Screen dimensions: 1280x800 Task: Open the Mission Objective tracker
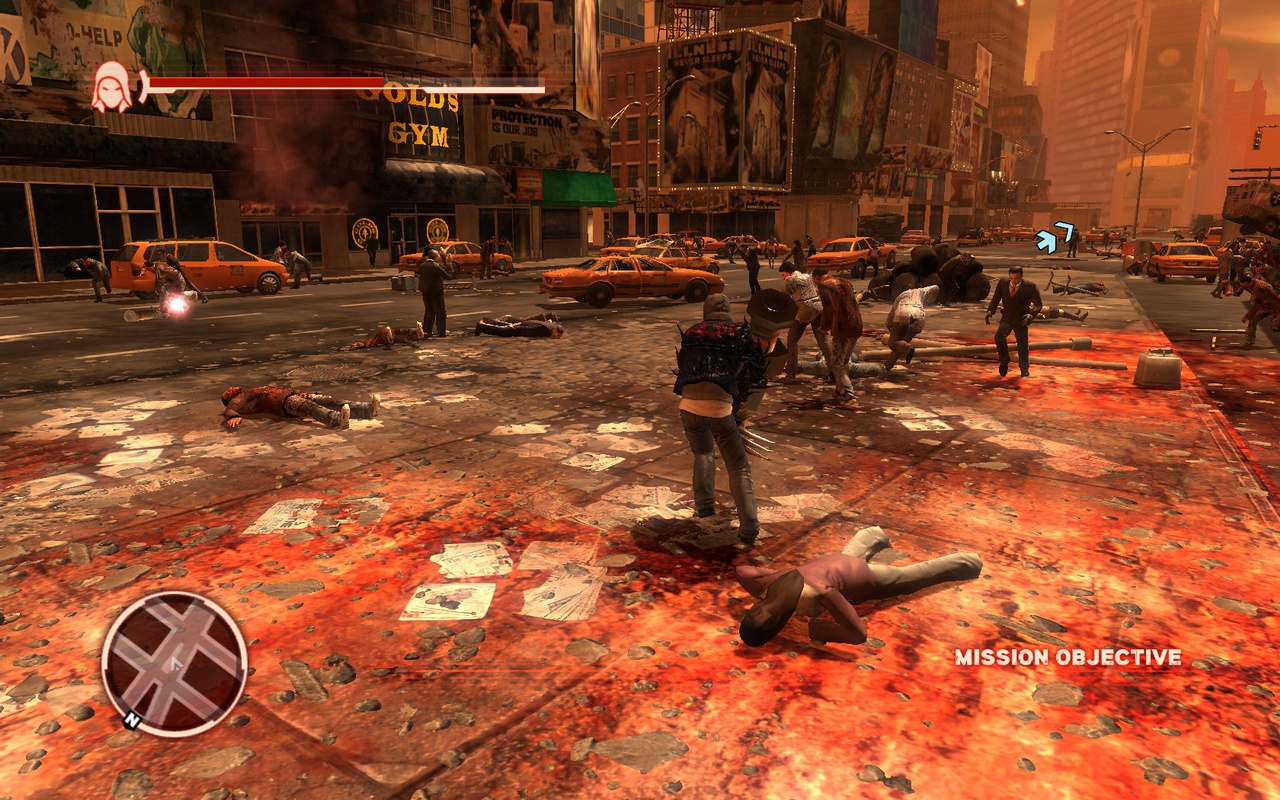(1067, 657)
